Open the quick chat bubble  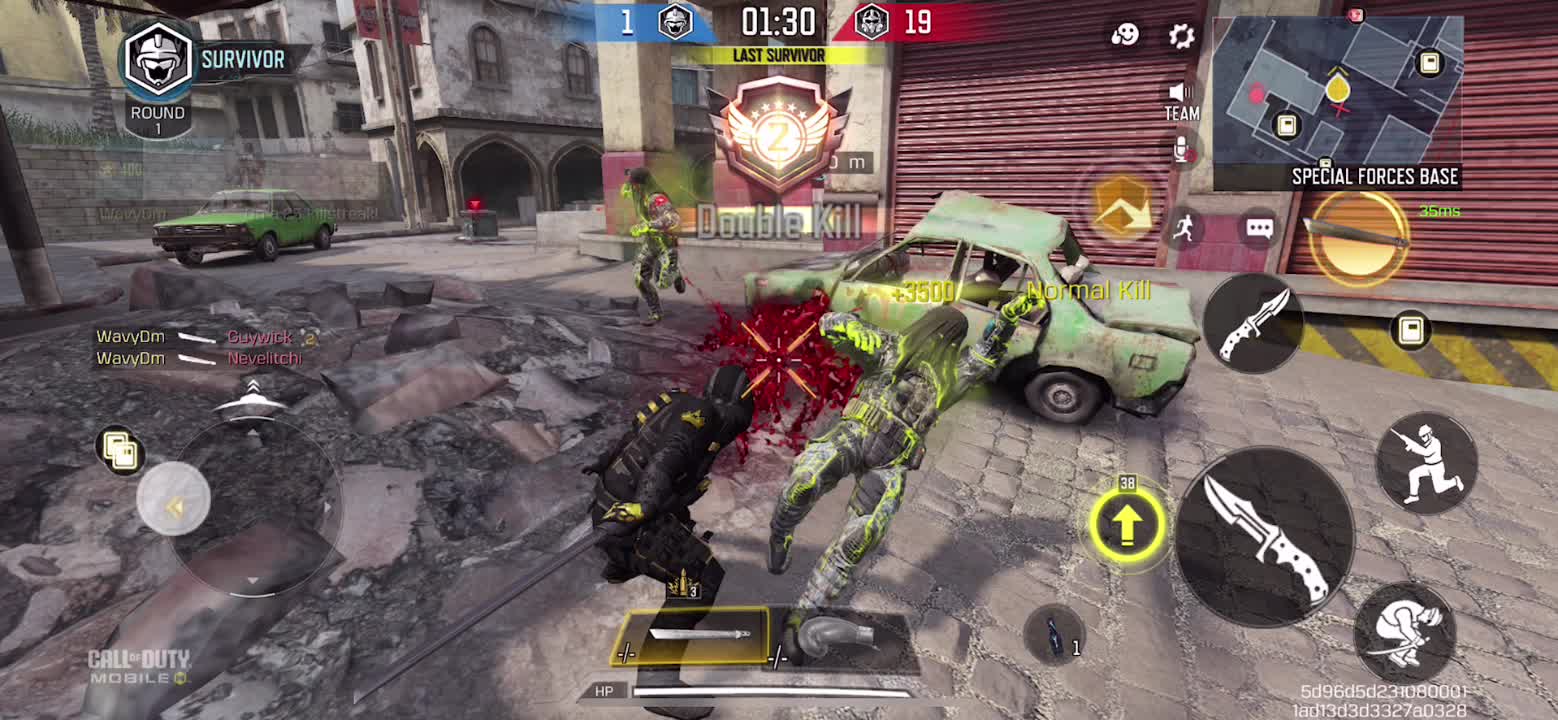click(1259, 229)
